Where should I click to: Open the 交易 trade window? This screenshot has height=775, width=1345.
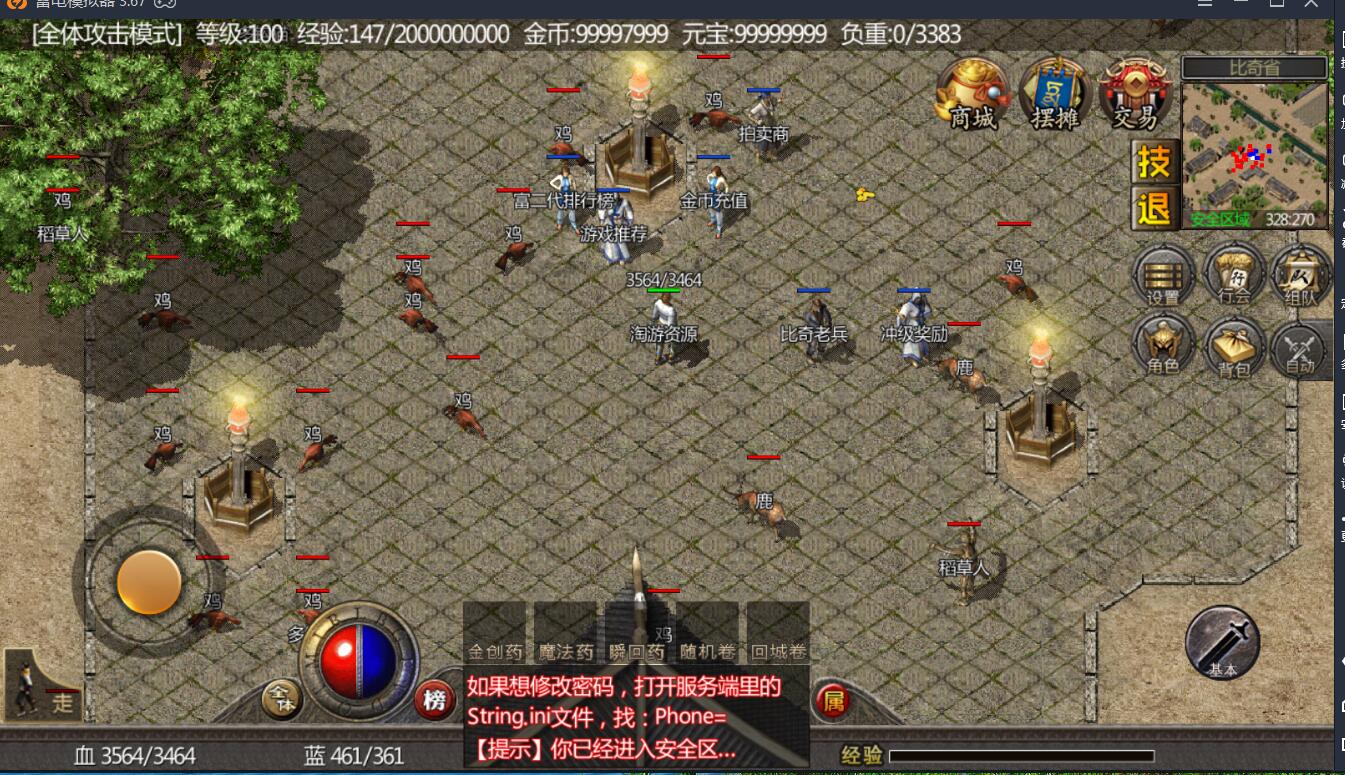pyautogui.click(x=1135, y=96)
